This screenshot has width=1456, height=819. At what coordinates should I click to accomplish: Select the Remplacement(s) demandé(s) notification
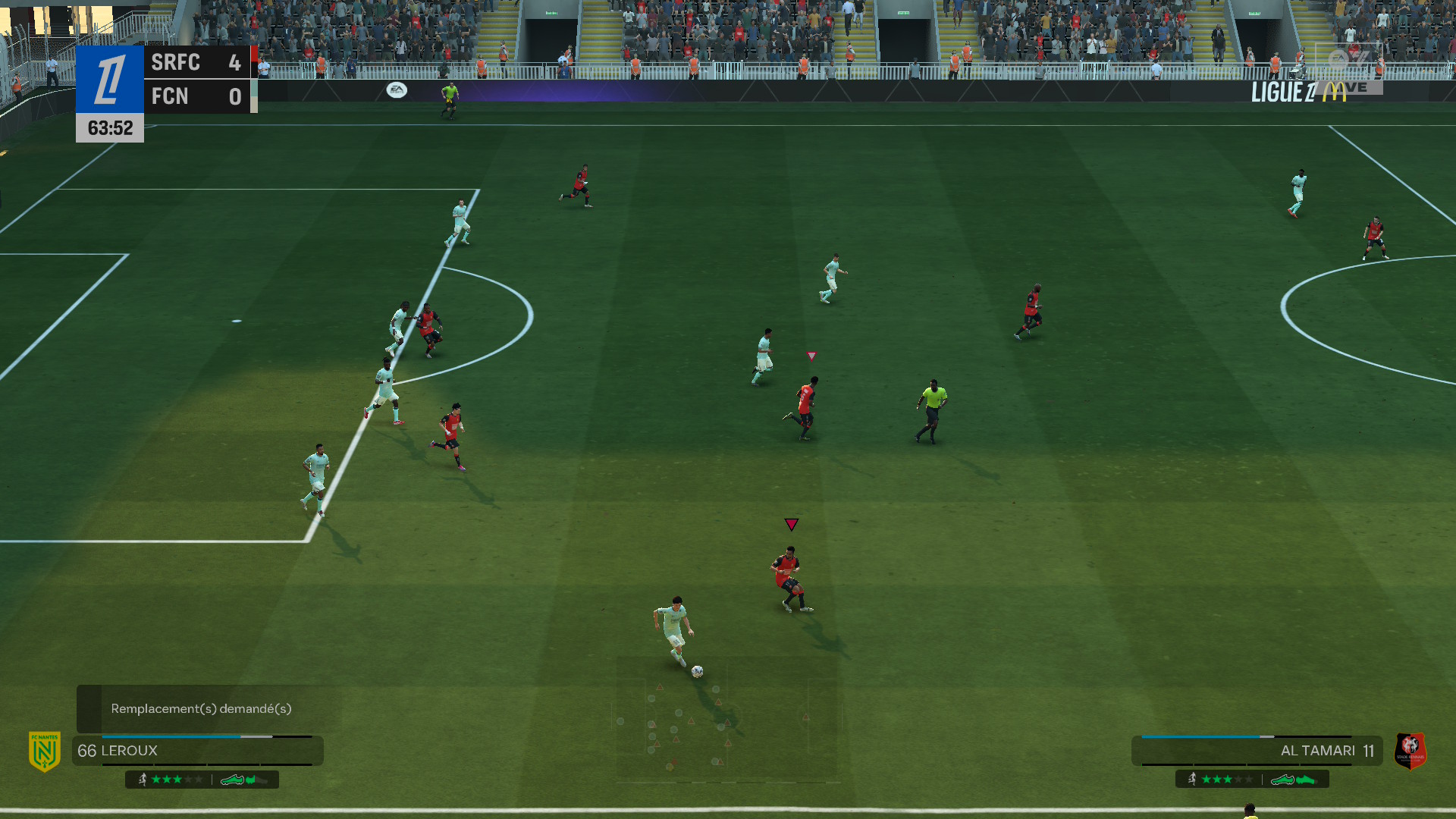pyautogui.click(x=201, y=709)
